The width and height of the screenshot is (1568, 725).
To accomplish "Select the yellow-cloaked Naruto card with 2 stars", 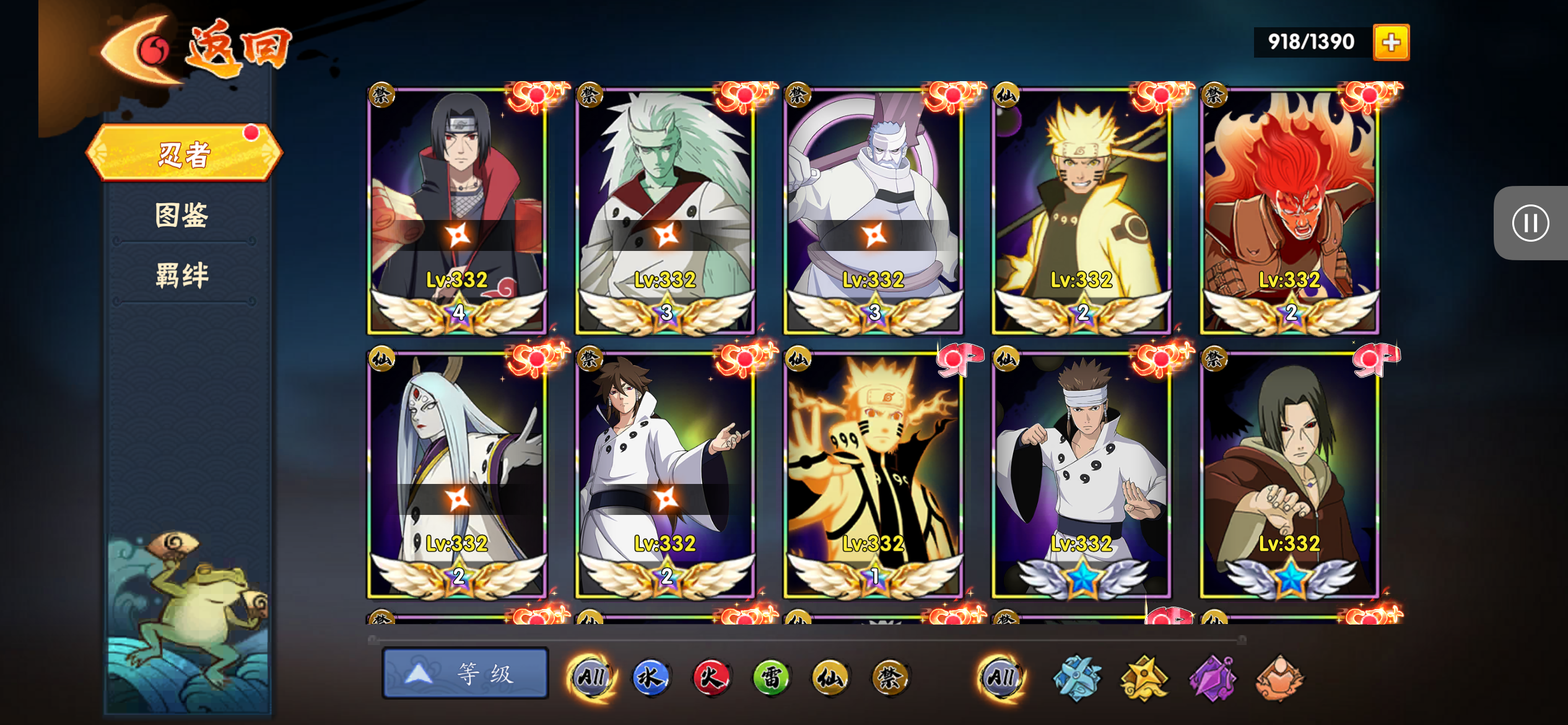I will point(1081,211).
